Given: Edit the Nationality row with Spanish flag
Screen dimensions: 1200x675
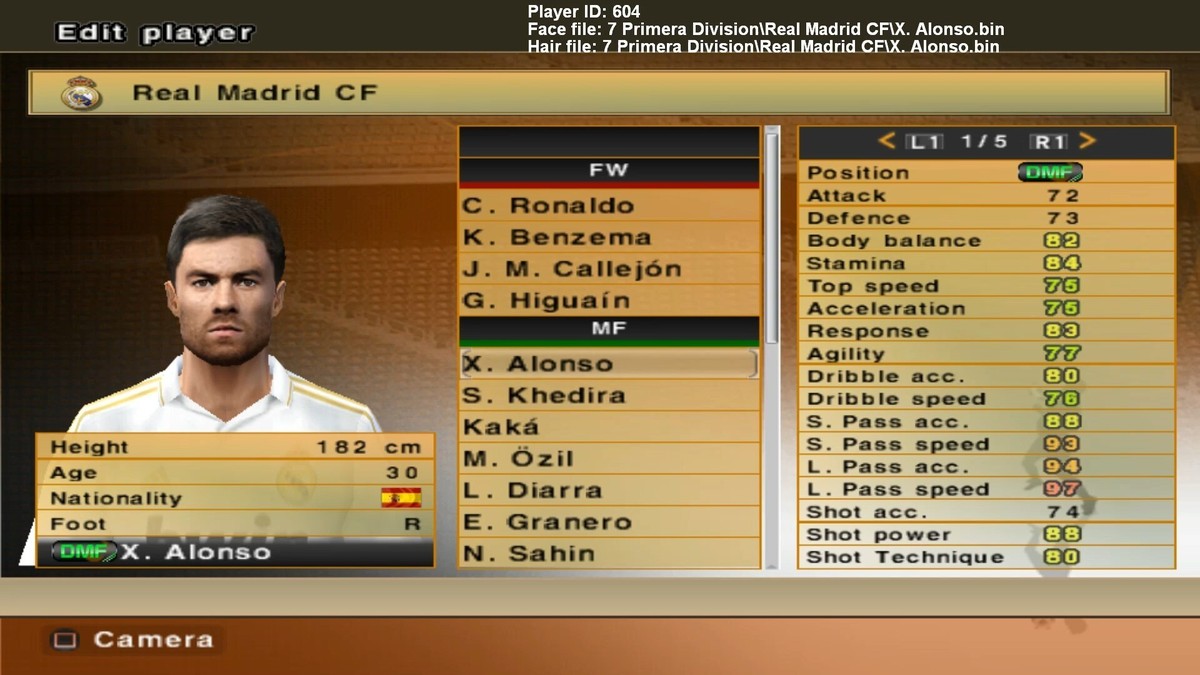Looking at the screenshot, I should 235,498.
